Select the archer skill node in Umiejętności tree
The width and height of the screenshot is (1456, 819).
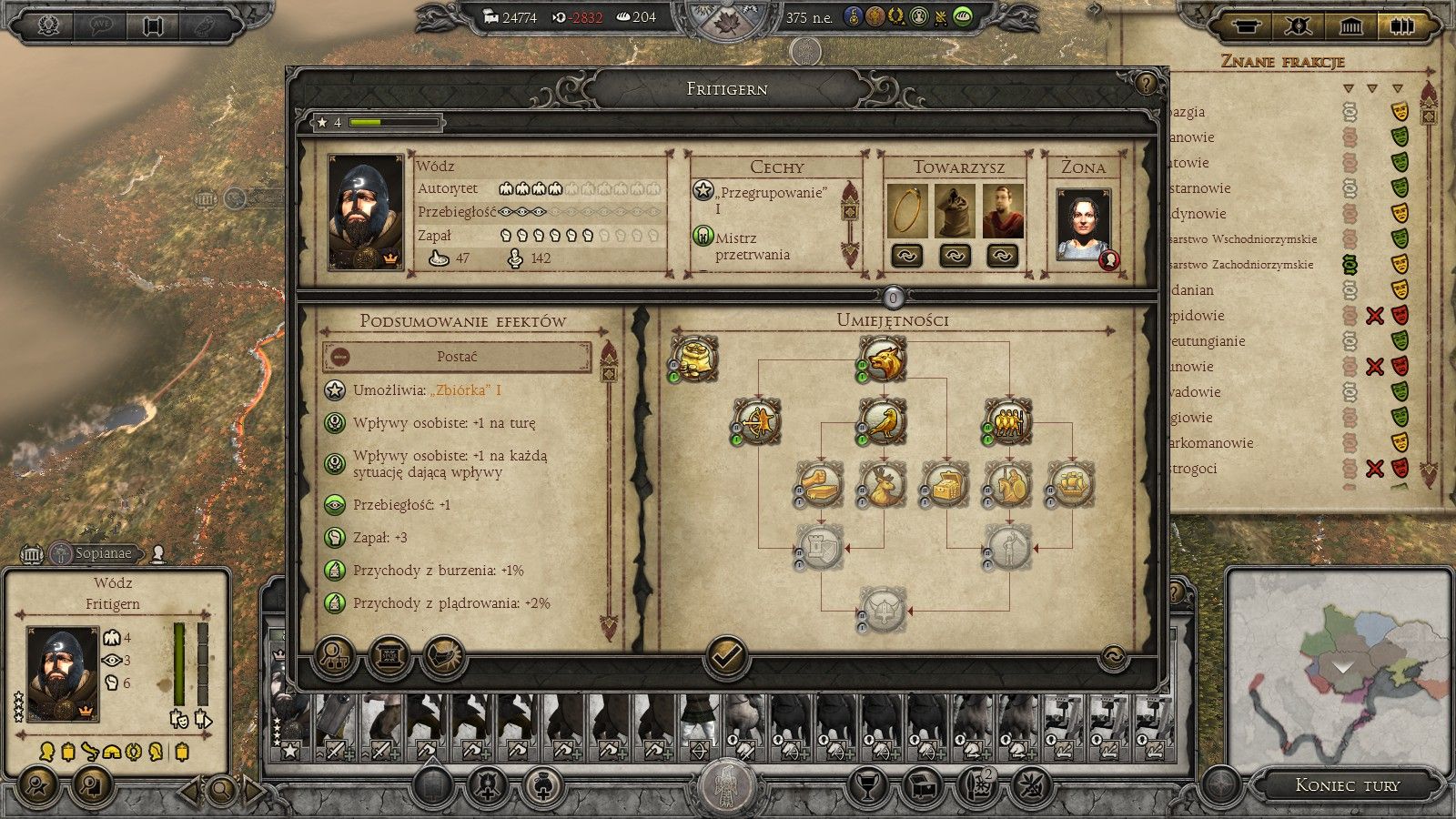pos(757,421)
